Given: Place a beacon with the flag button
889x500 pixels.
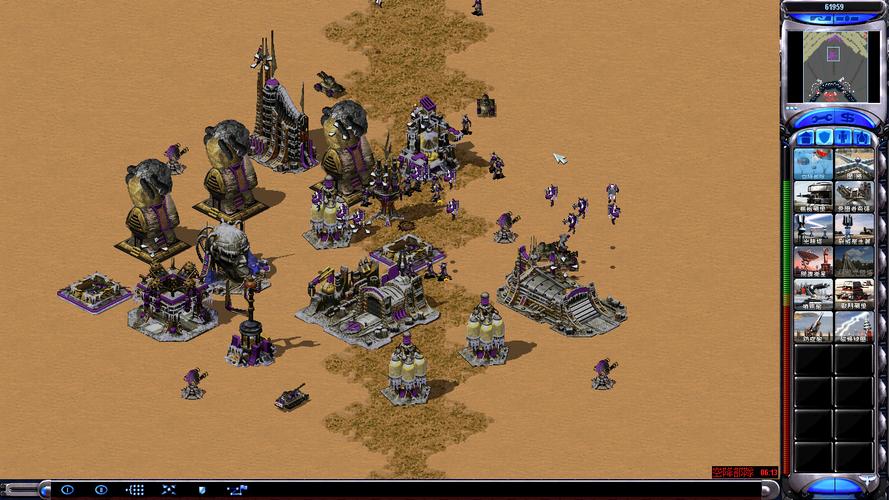Looking at the screenshot, I should click(237, 490).
